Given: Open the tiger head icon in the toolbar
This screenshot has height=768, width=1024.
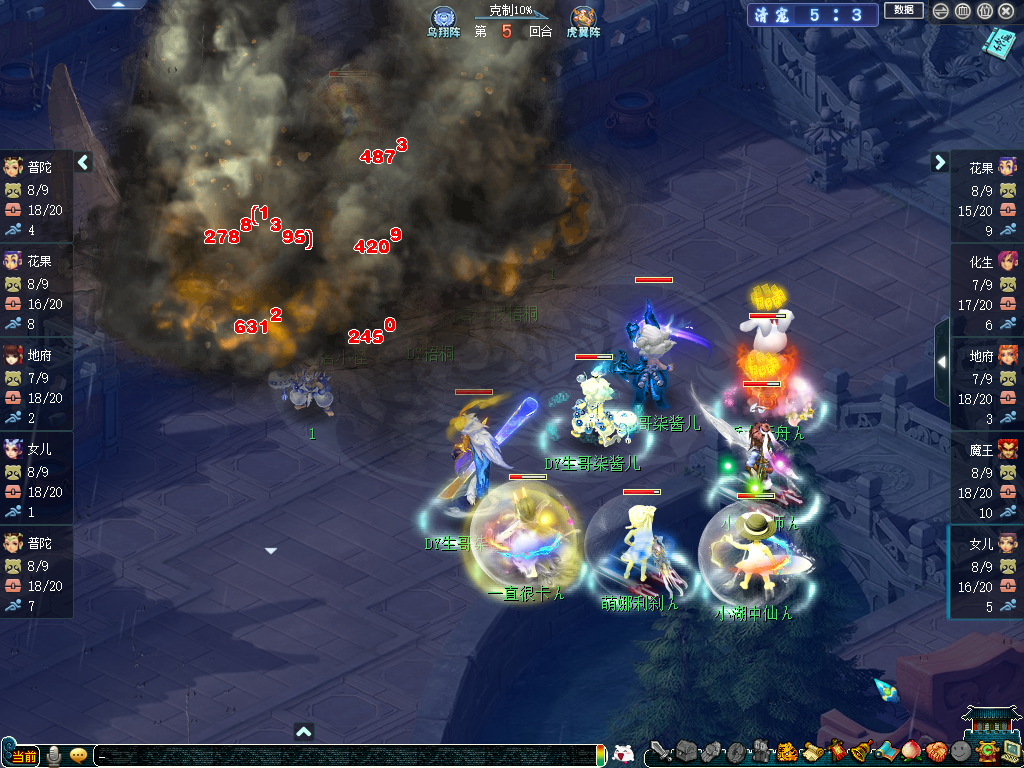Looking at the screenshot, I should click(786, 750).
